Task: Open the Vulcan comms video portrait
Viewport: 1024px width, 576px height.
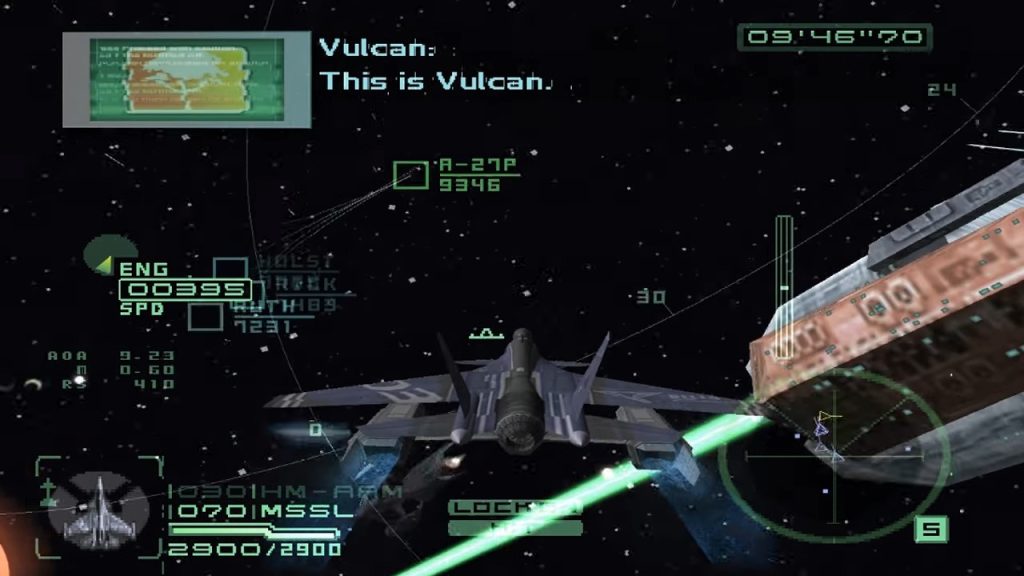Action: [187, 79]
